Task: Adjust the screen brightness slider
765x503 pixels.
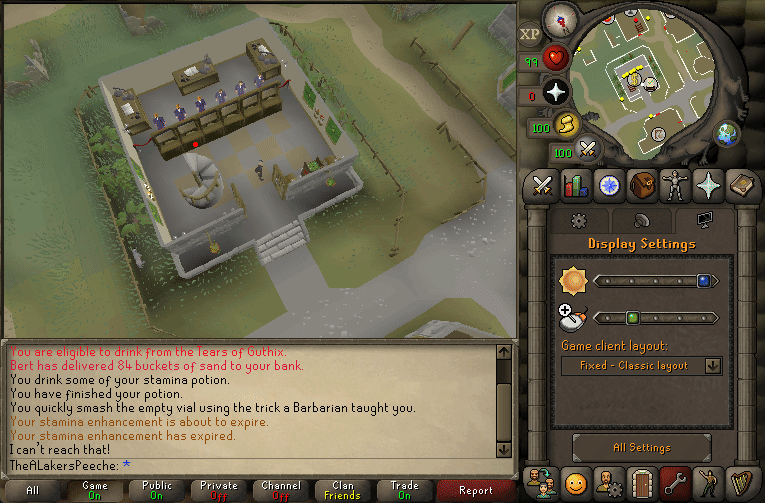Action: click(x=652, y=282)
